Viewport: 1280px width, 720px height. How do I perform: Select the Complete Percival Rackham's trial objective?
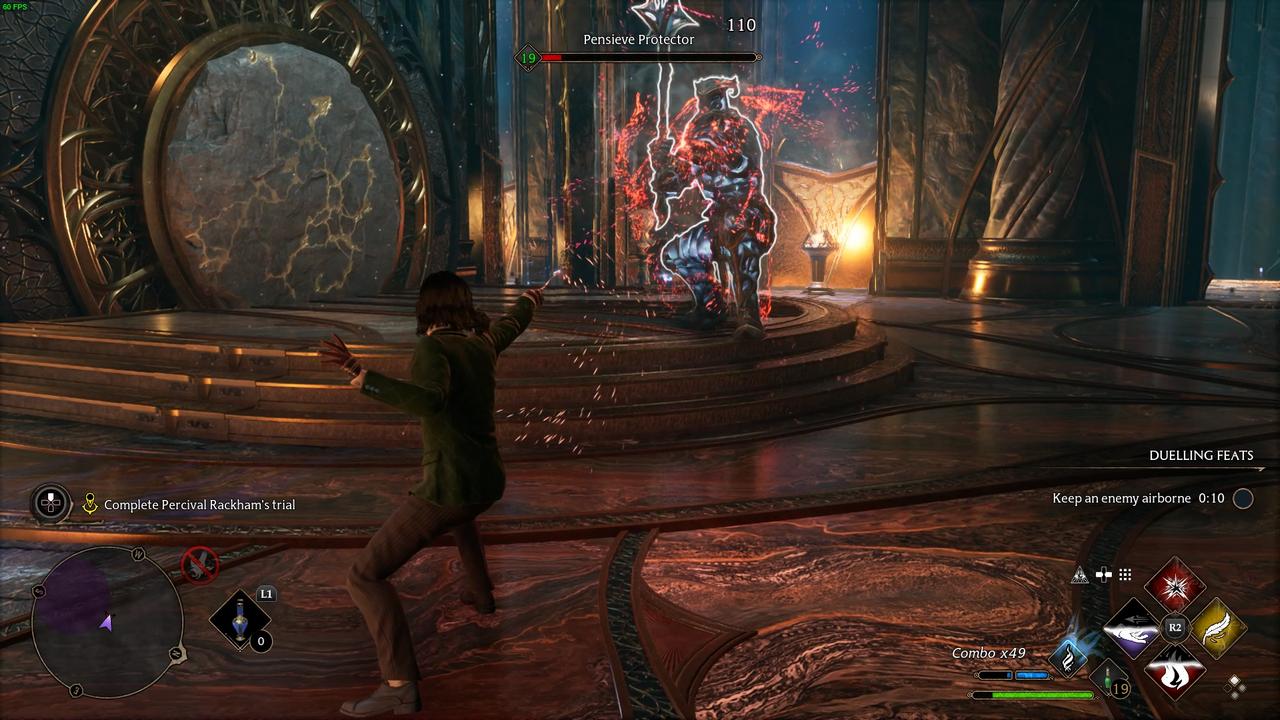[199, 505]
